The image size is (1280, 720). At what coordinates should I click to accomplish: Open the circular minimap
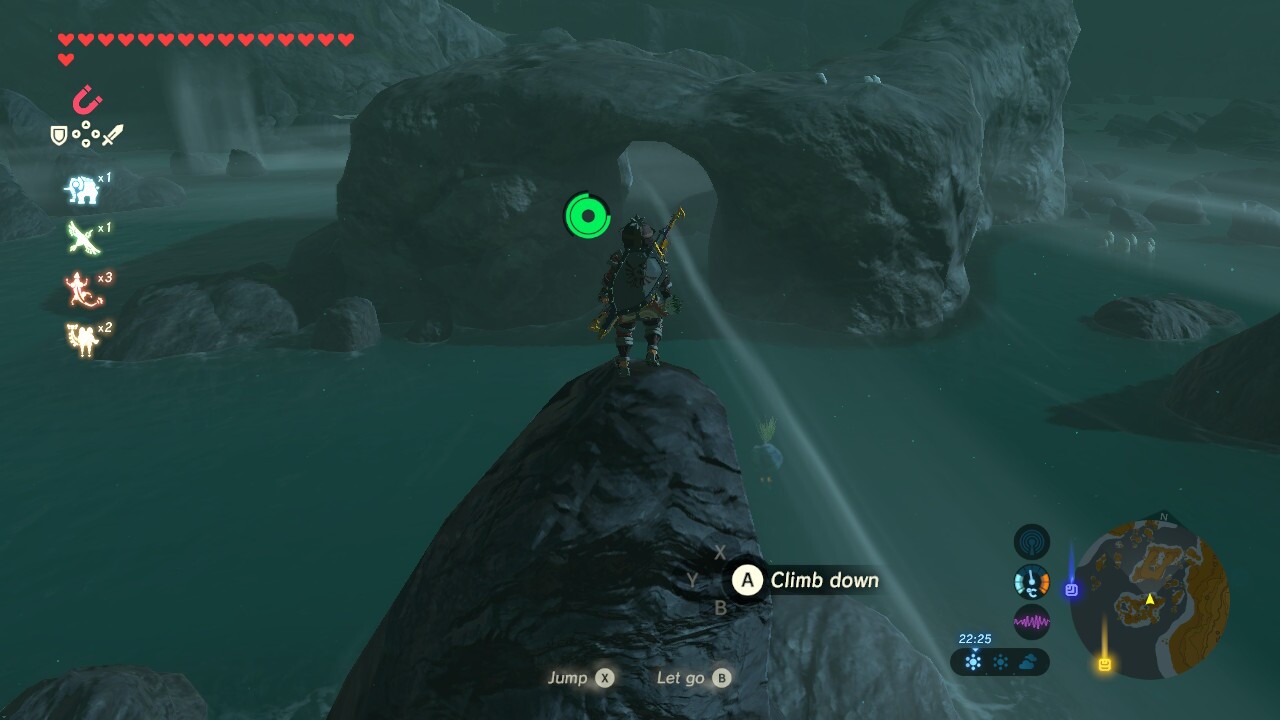1150,600
